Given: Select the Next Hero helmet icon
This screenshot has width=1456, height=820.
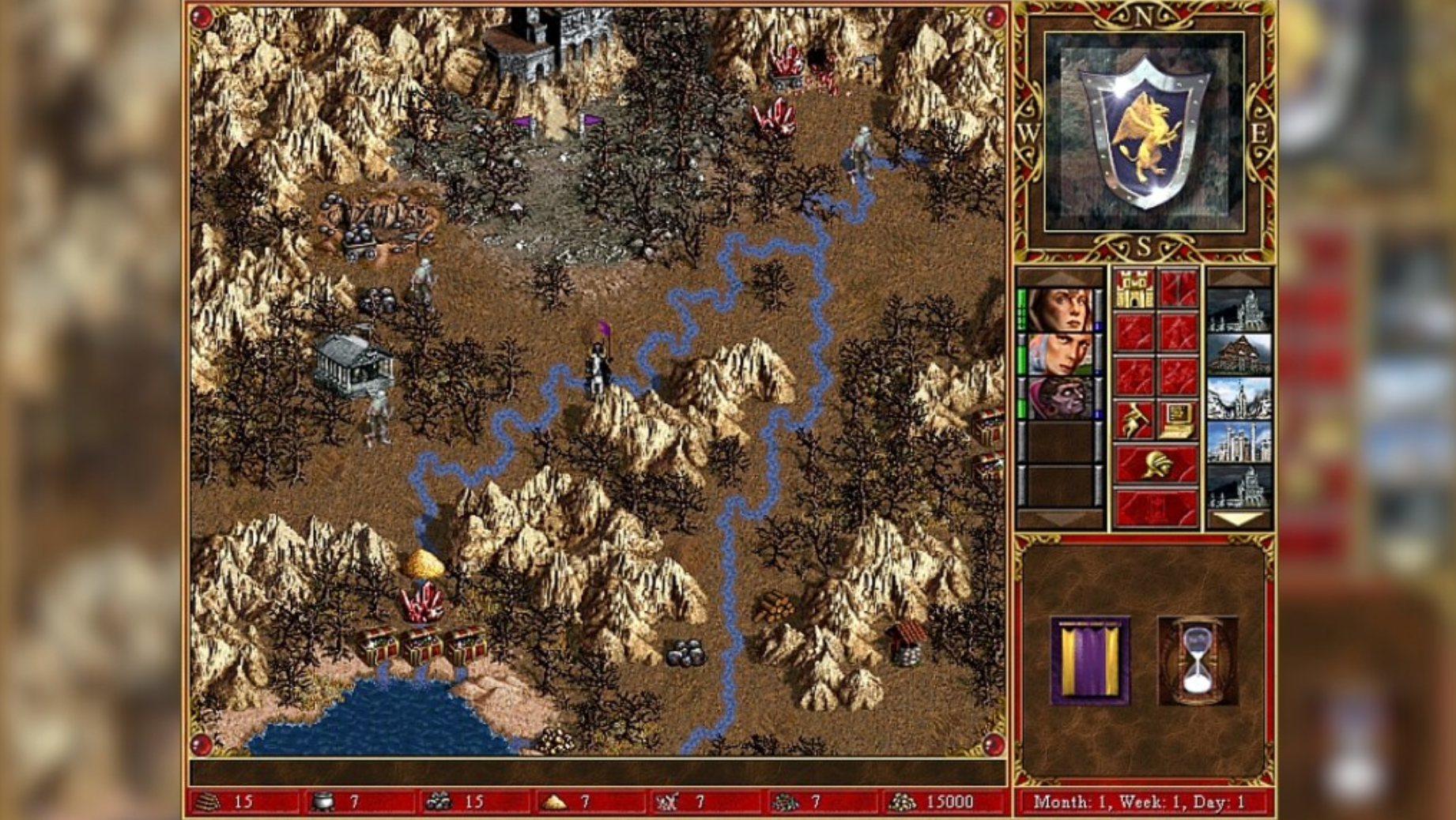Looking at the screenshot, I should point(1159,465).
